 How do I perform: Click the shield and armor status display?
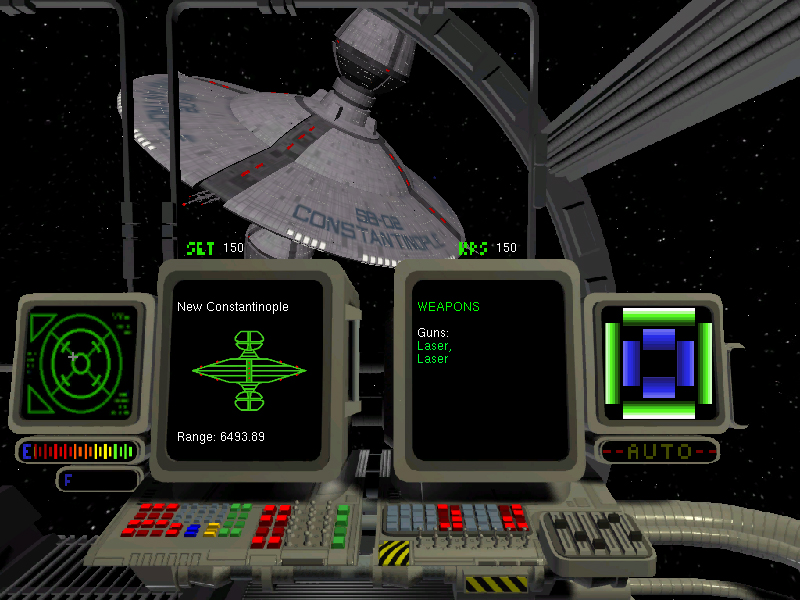pos(658,362)
